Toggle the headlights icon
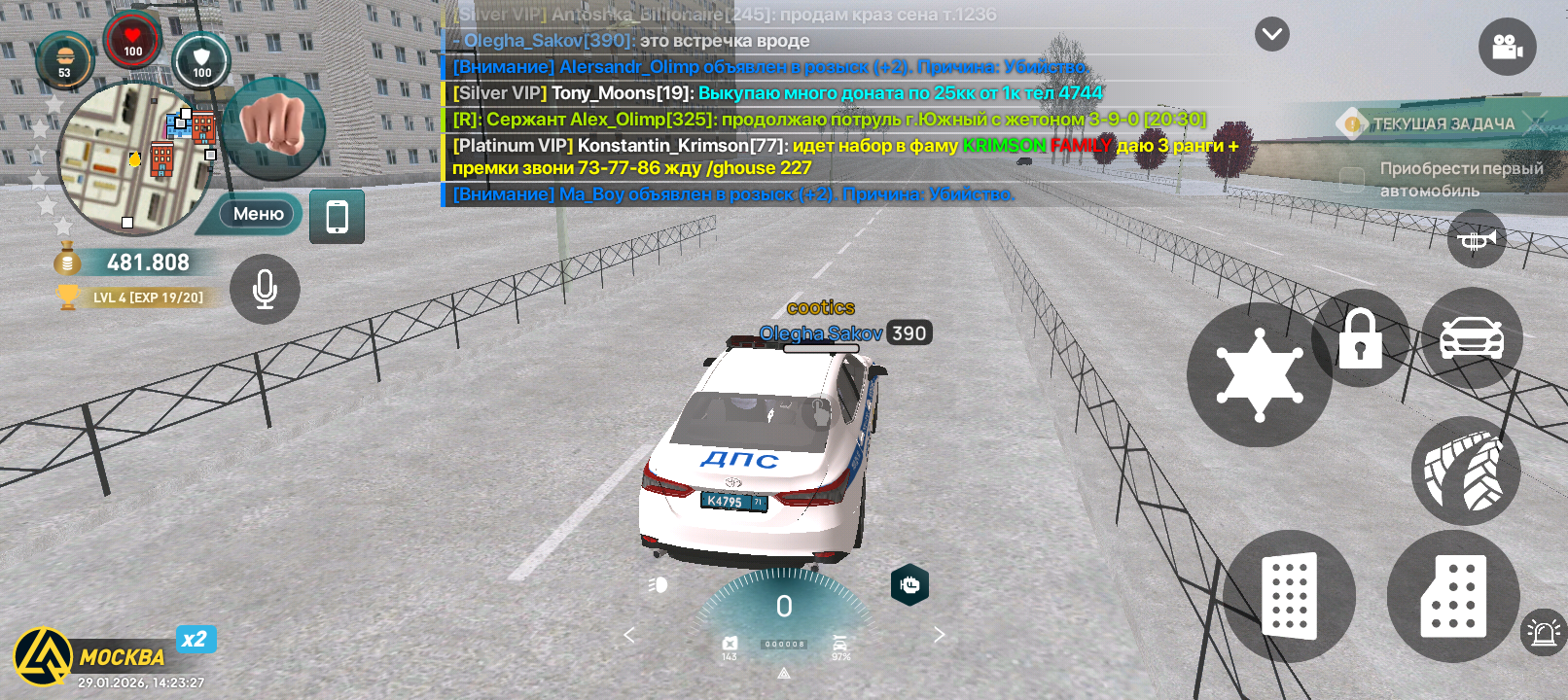This screenshot has height=700, width=1568. pos(659,584)
